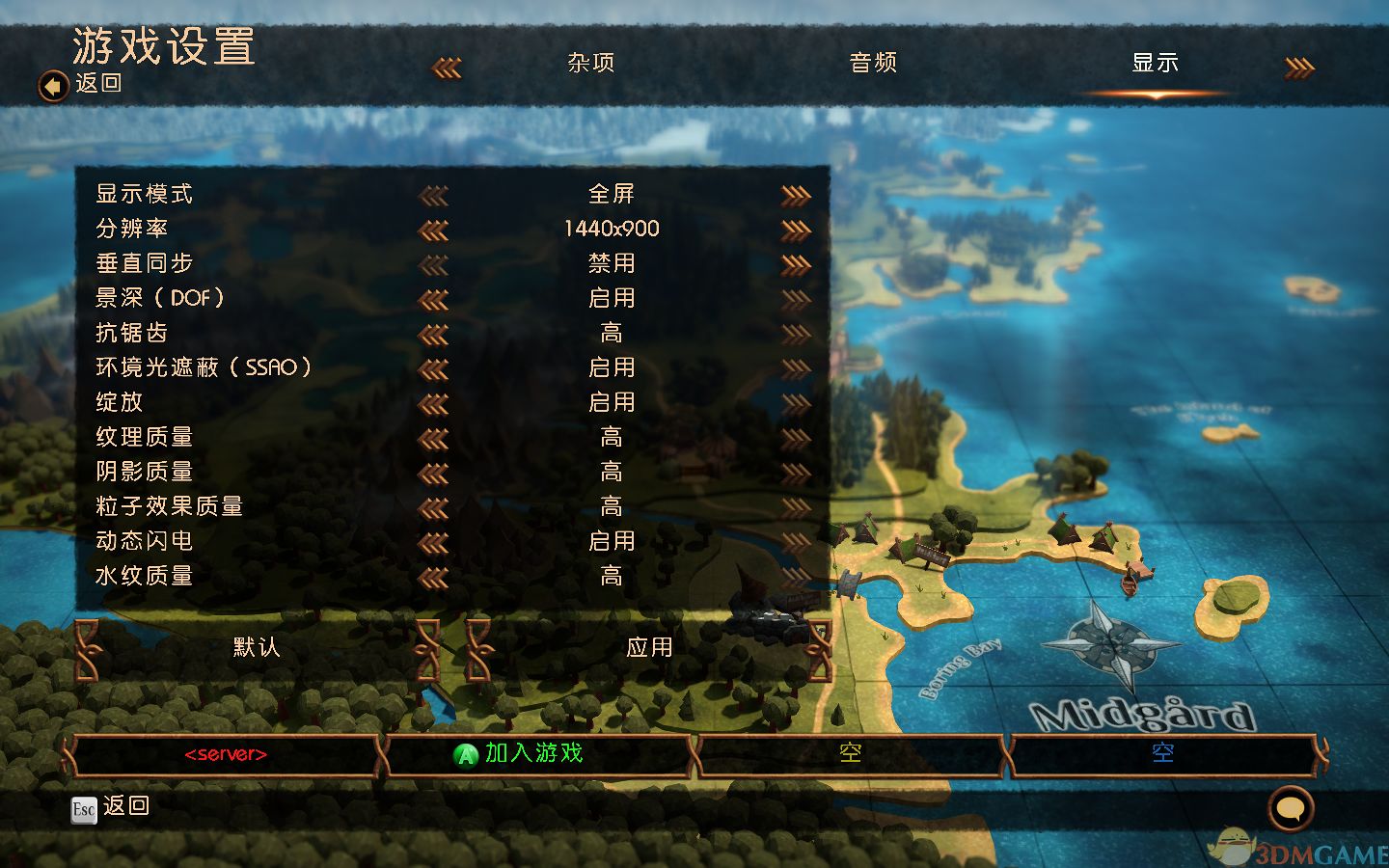This screenshot has height=868, width=1389.
Task: Open the 音频 settings tab
Action: coord(873,64)
